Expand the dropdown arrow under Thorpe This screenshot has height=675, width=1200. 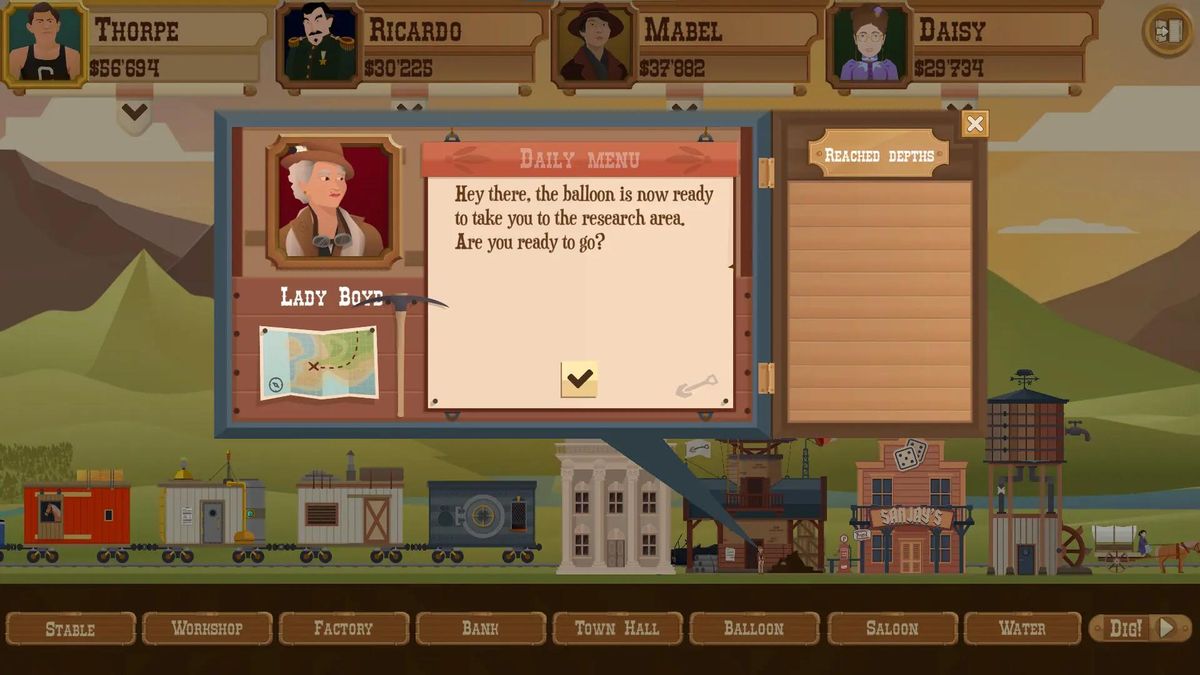tap(135, 112)
